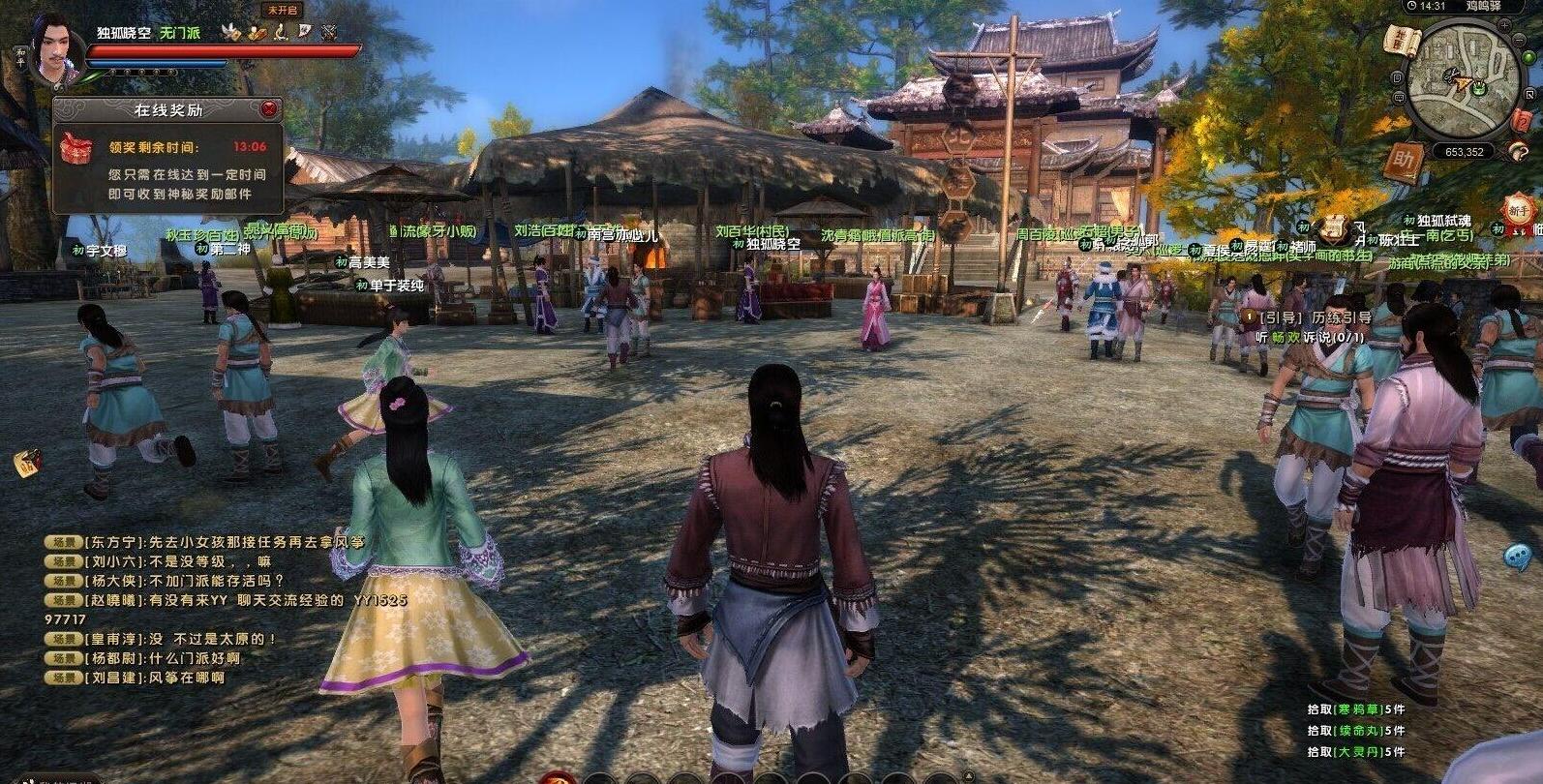Select the crossed swords status icon
This screenshot has width=1543, height=784.
click(329, 32)
